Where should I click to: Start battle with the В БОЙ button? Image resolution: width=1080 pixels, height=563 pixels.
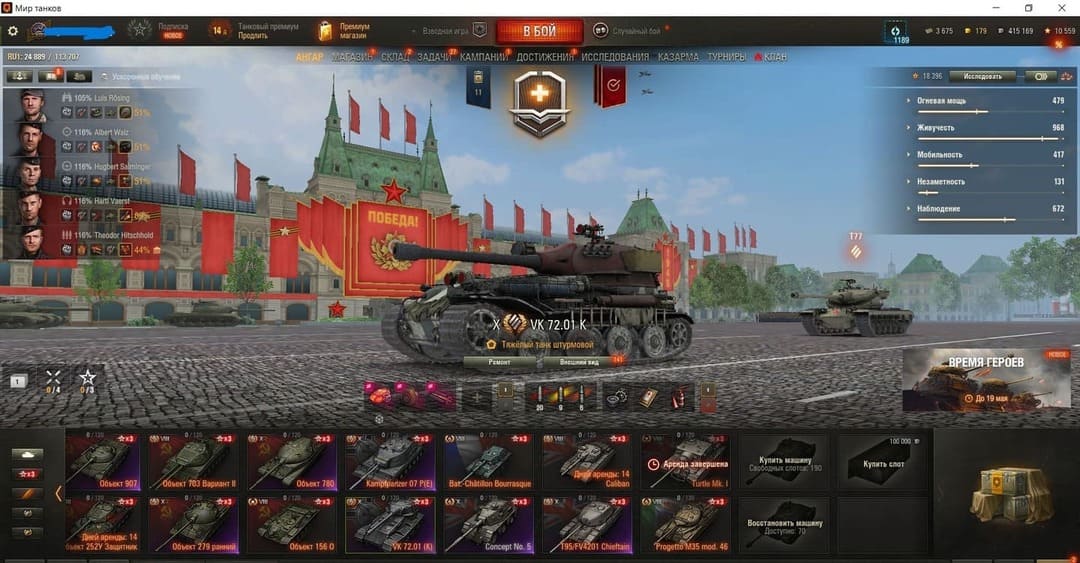[538, 31]
